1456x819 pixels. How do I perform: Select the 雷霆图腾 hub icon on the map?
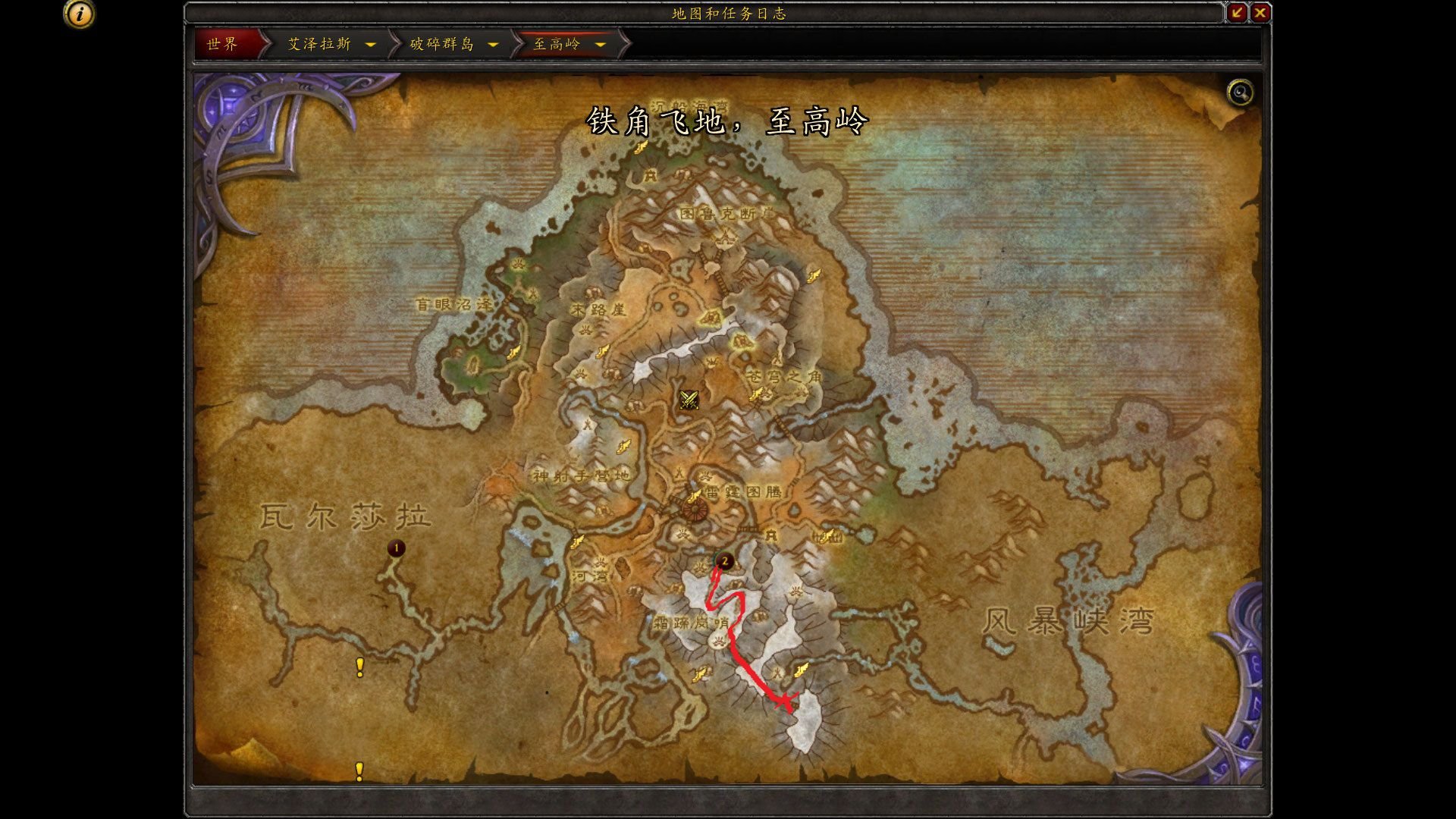pyautogui.click(x=694, y=508)
